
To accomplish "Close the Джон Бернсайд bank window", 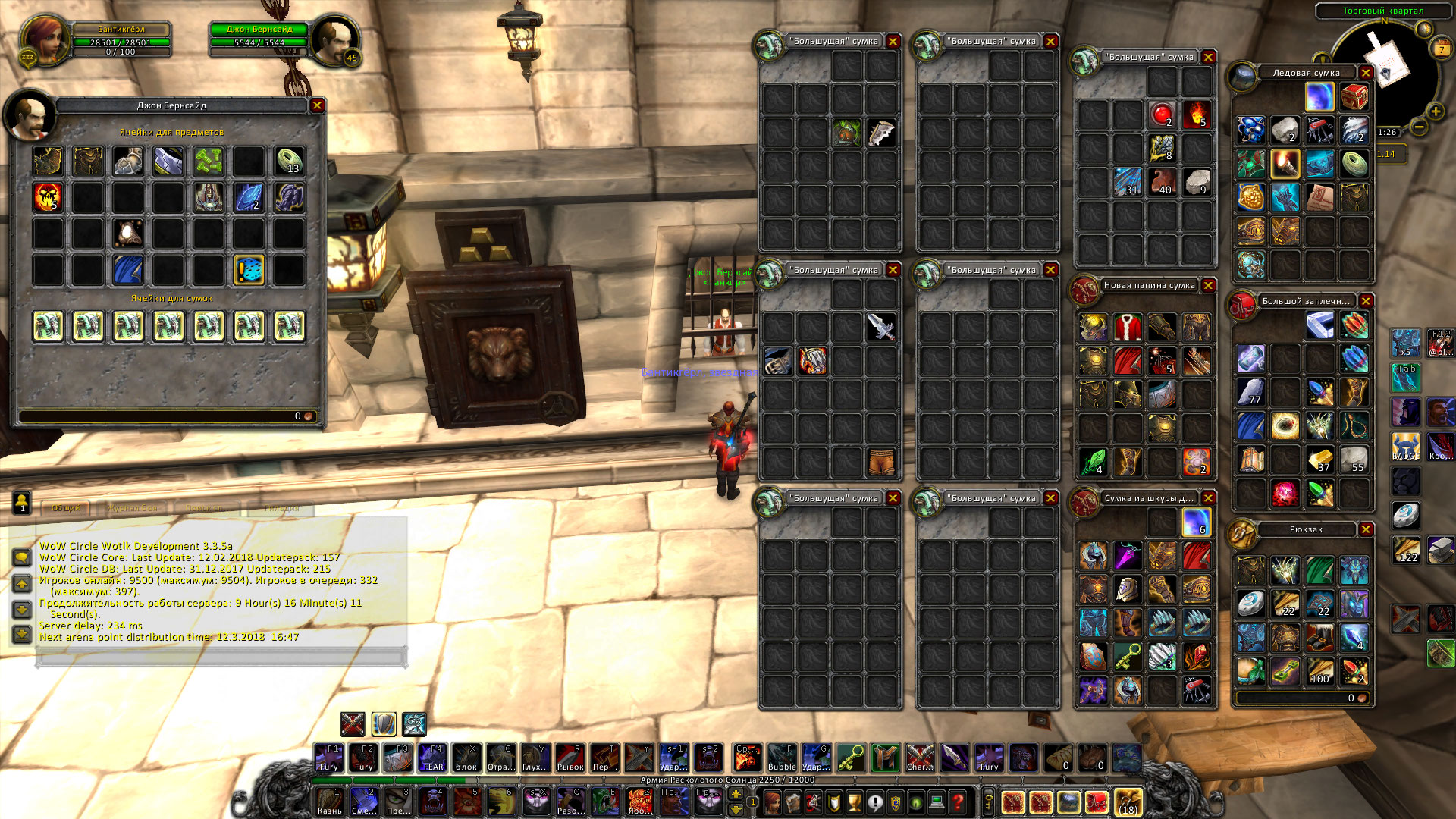I will click(x=317, y=105).
